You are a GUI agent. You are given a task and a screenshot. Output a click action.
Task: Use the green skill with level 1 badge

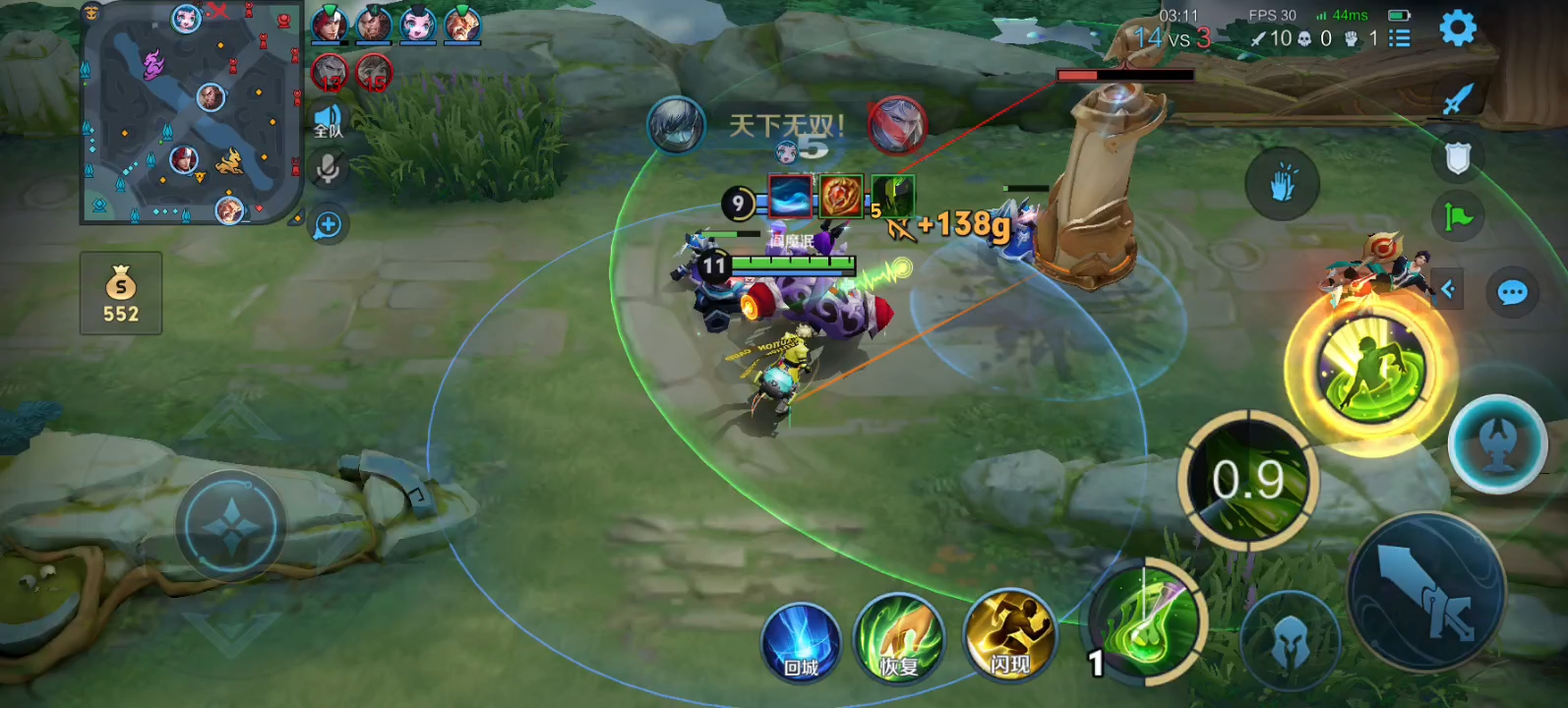click(1146, 621)
